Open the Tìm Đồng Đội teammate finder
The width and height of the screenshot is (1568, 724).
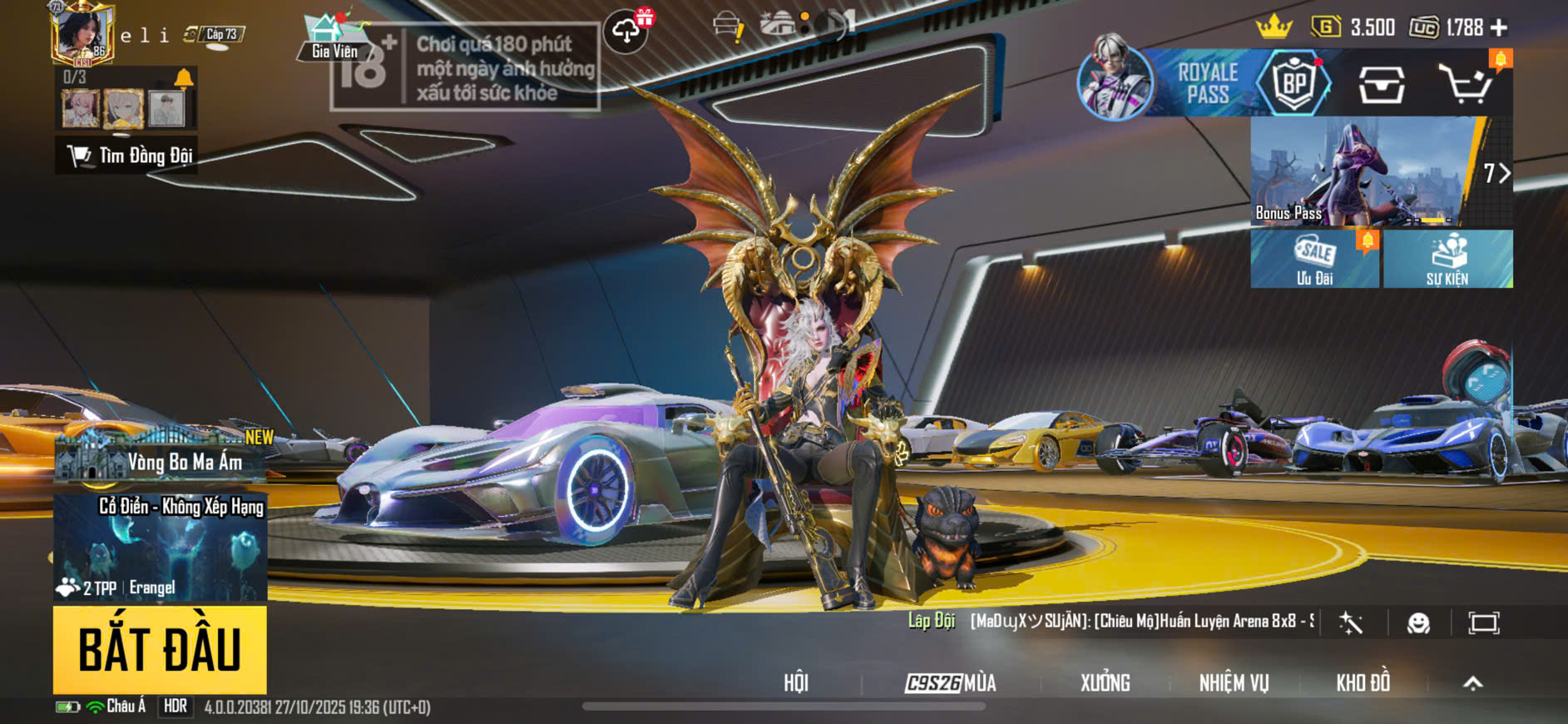[127, 156]
